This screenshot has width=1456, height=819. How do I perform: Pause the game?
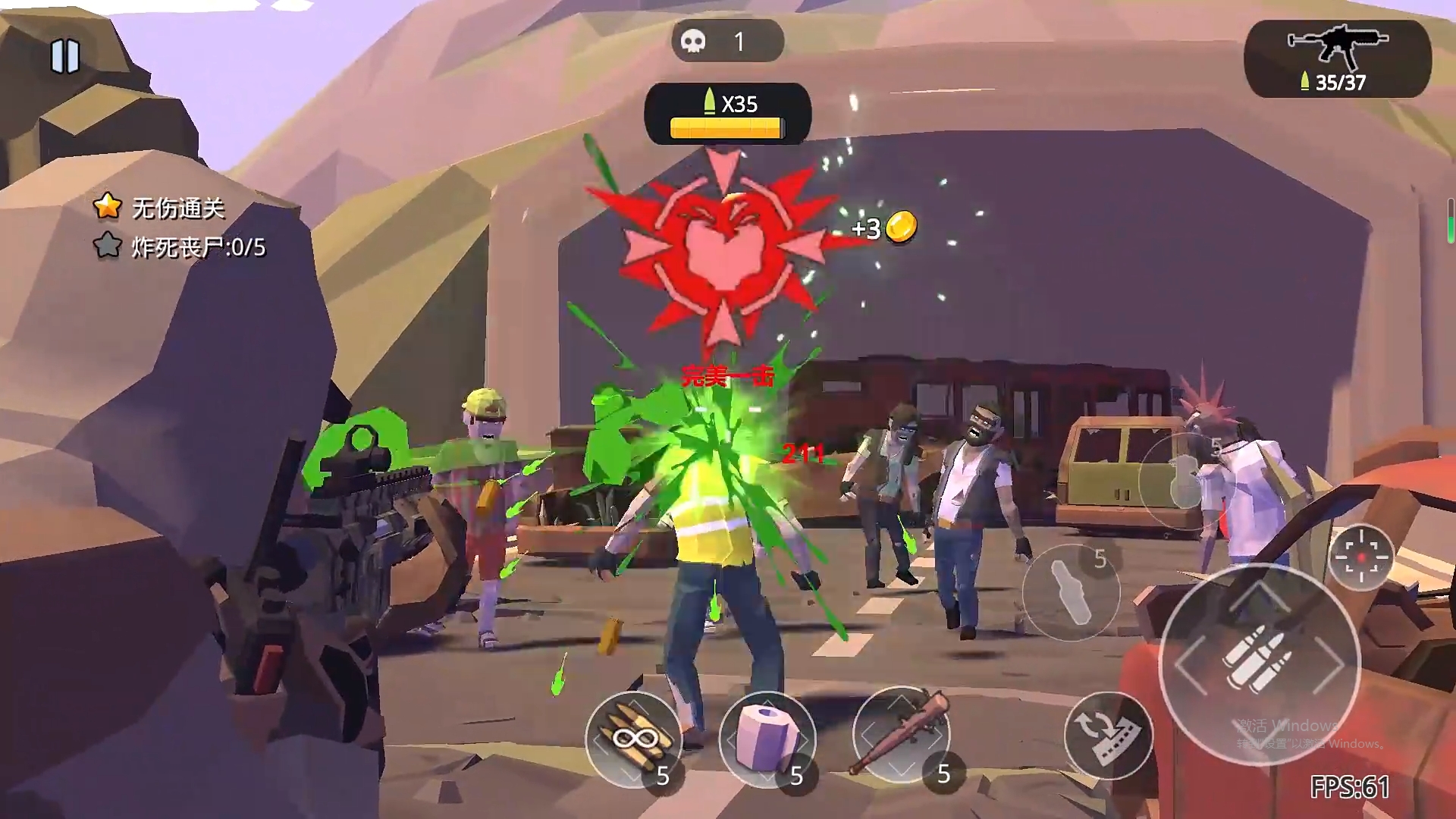click(65, 56)
